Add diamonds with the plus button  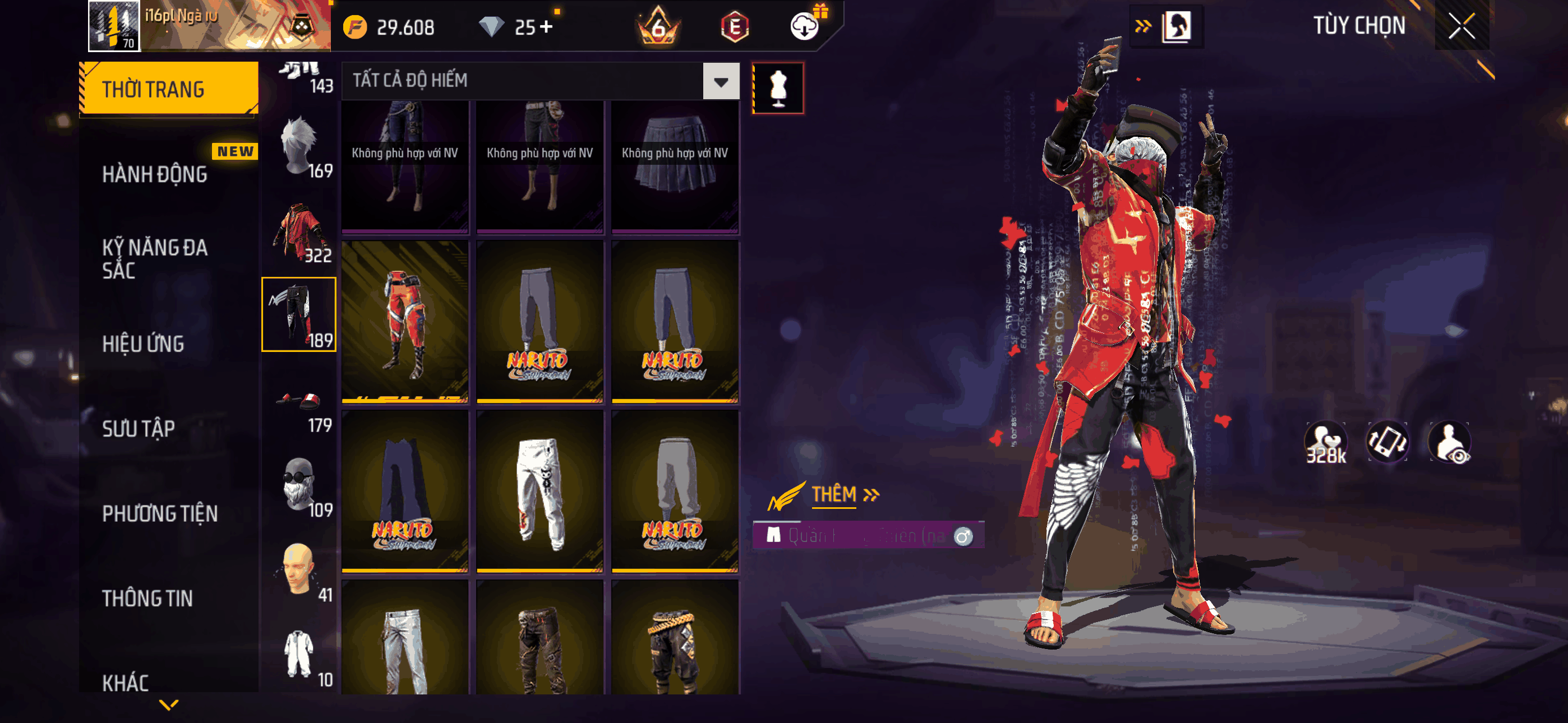(546, 27)
